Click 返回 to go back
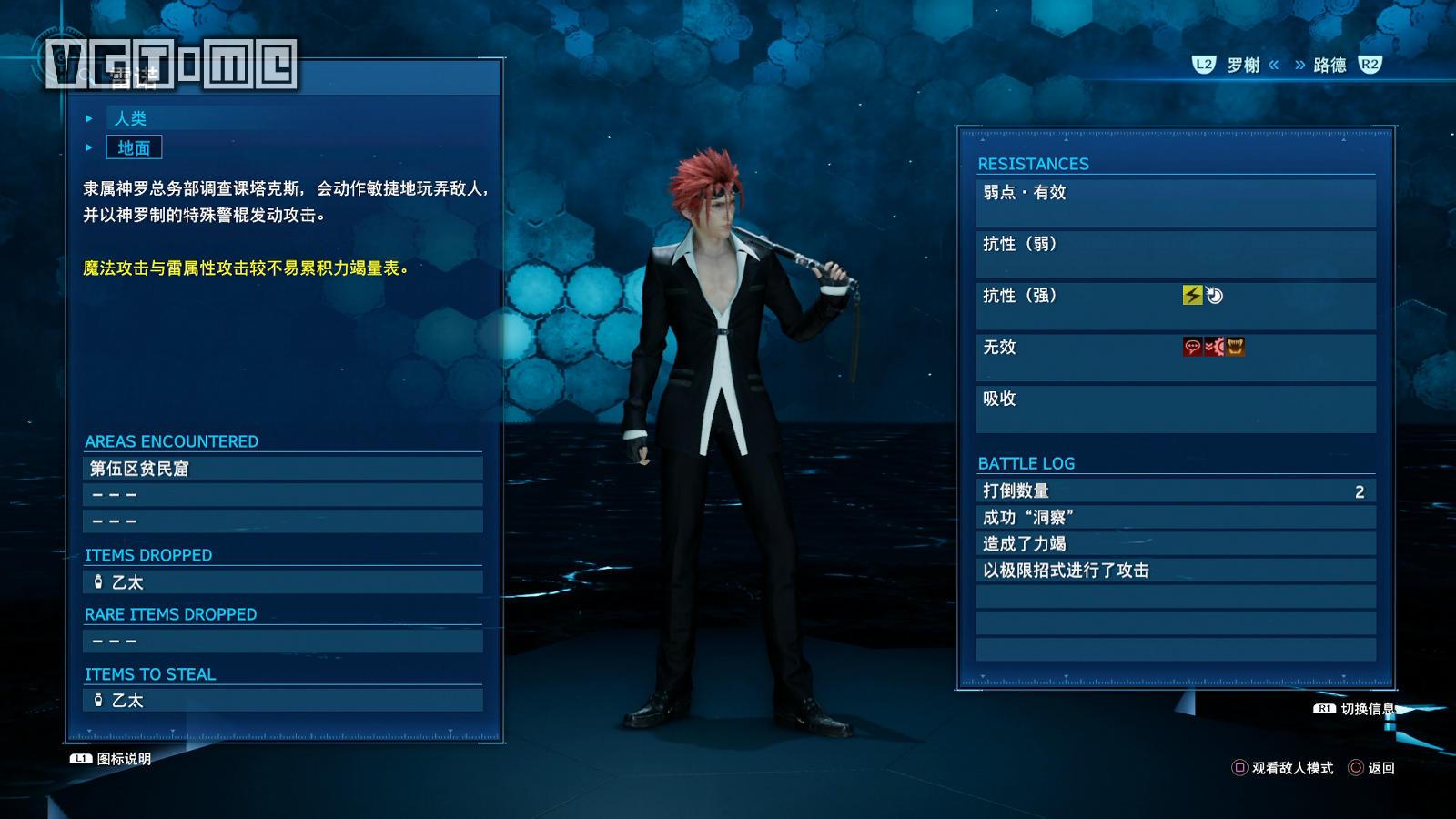 coord(1378,769)
